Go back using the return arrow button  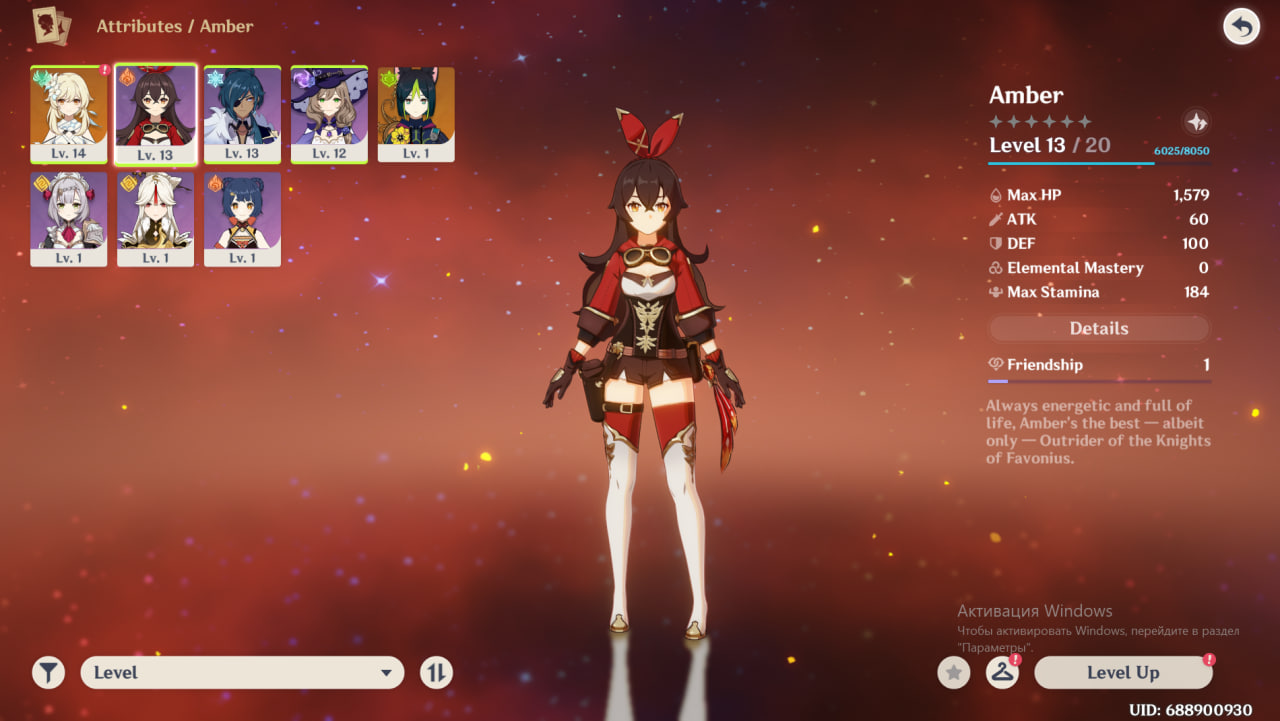1241,27
